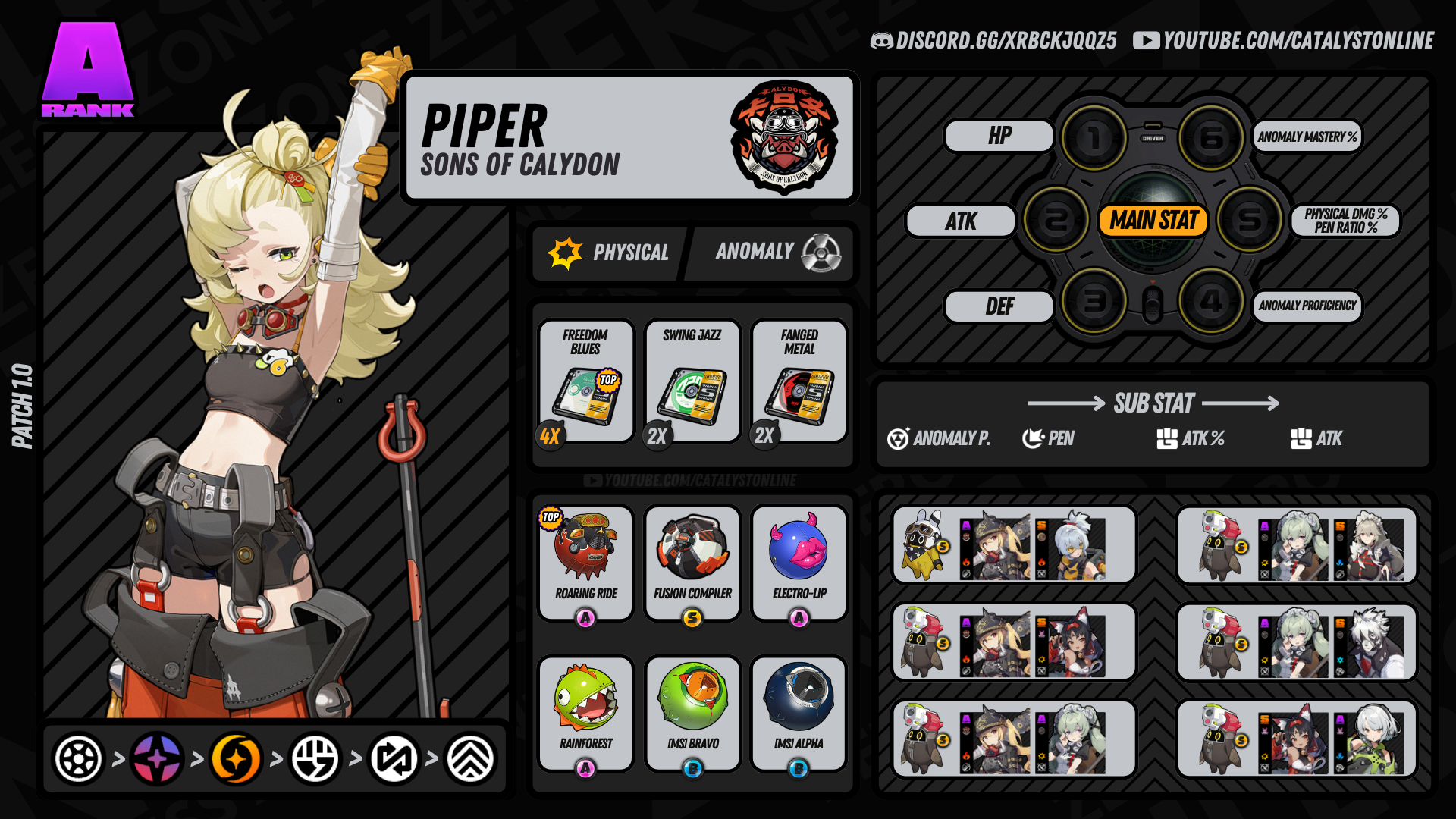Pick the Fanged Metal disc set
The width and height of the screenshot is (1456, 819).
(x=799, y=381)
